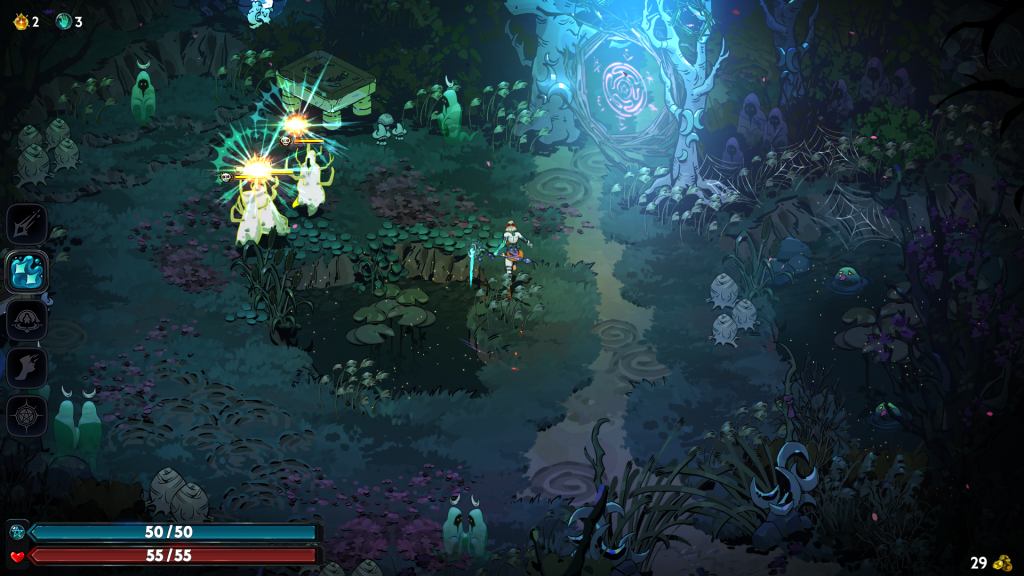Open the Cast boon slot icon
This screenshot has height=576, width=1024.
[x=27, y=320]
